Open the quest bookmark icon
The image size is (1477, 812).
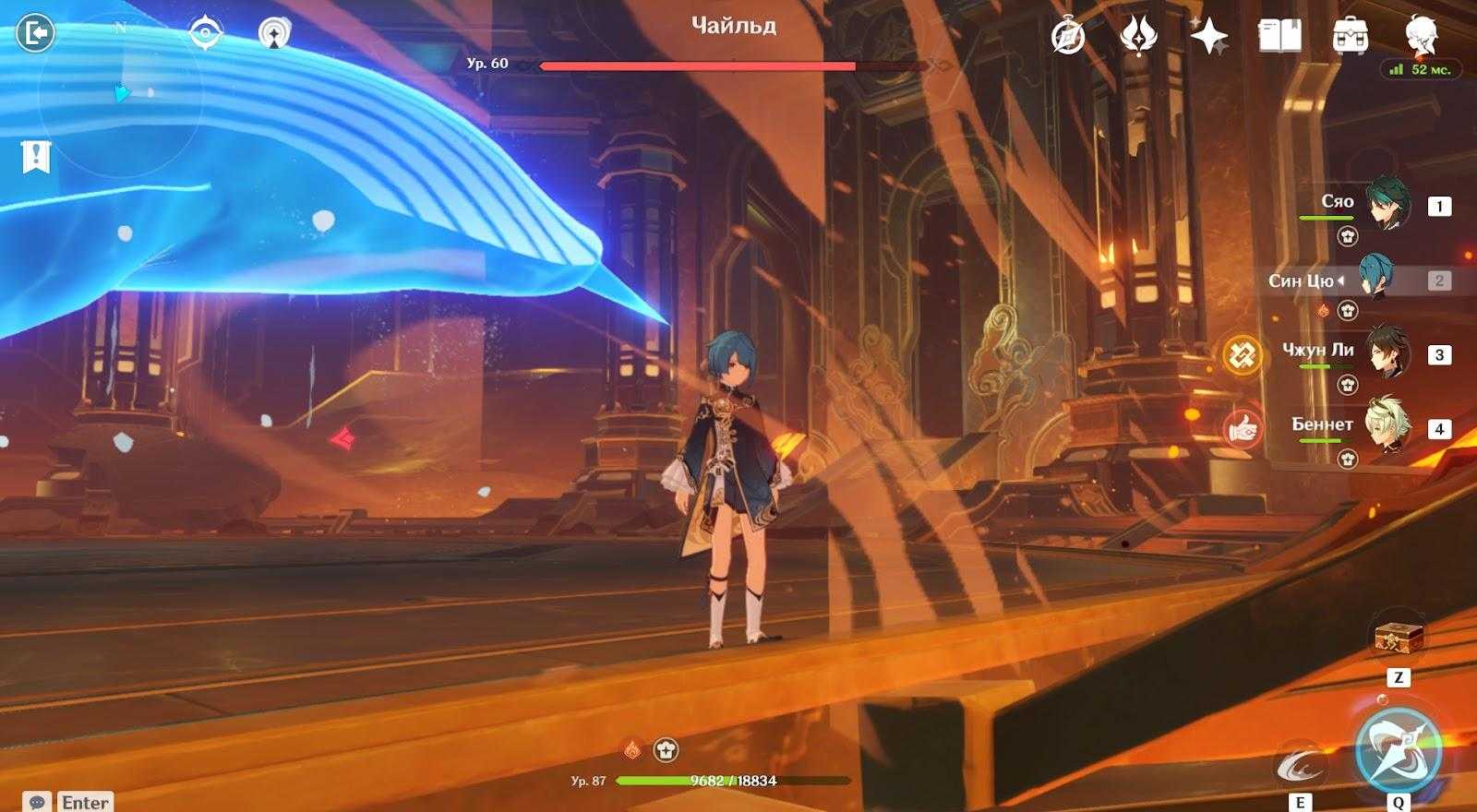[36, 158]
